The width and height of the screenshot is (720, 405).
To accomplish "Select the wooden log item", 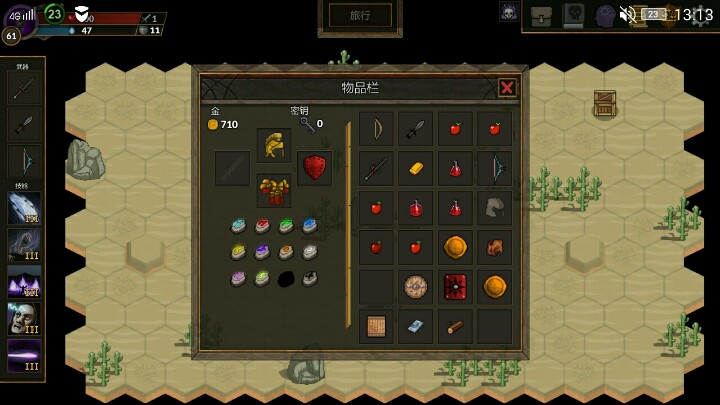I will pos(455,326).
